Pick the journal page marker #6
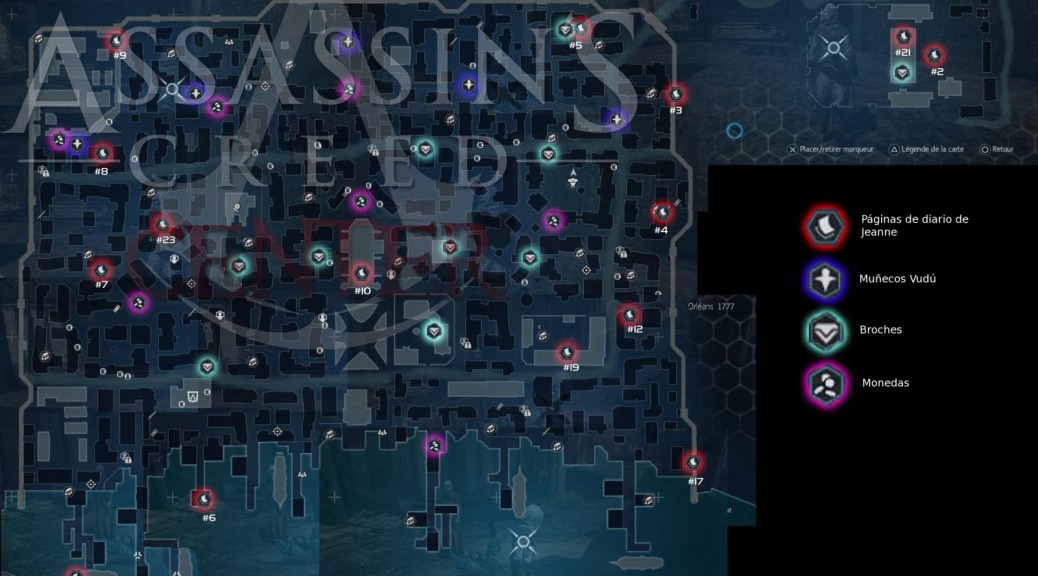The image size is (1038, 576). click(203, 498)
